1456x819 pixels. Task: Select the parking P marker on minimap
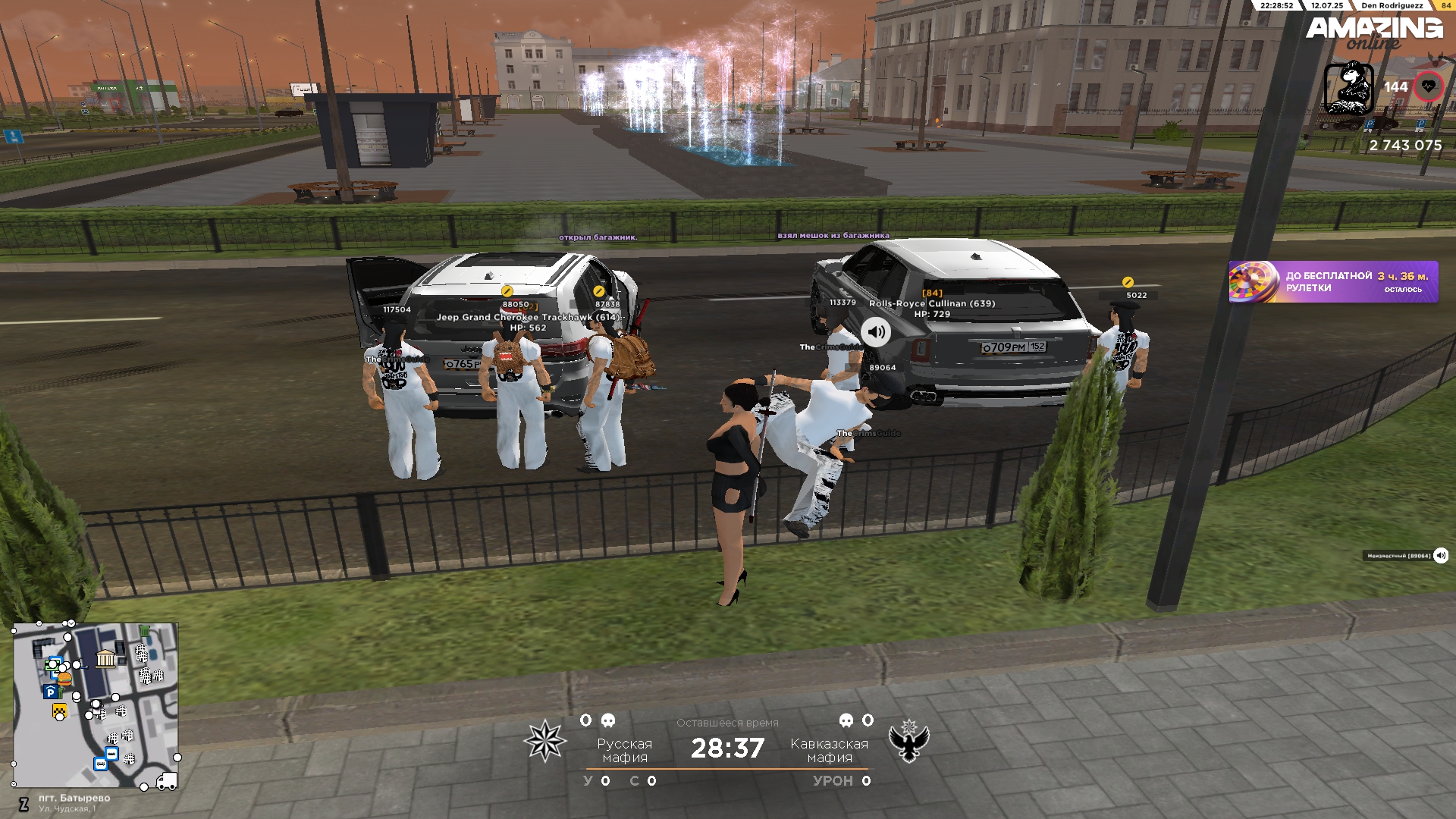point(50,692)
